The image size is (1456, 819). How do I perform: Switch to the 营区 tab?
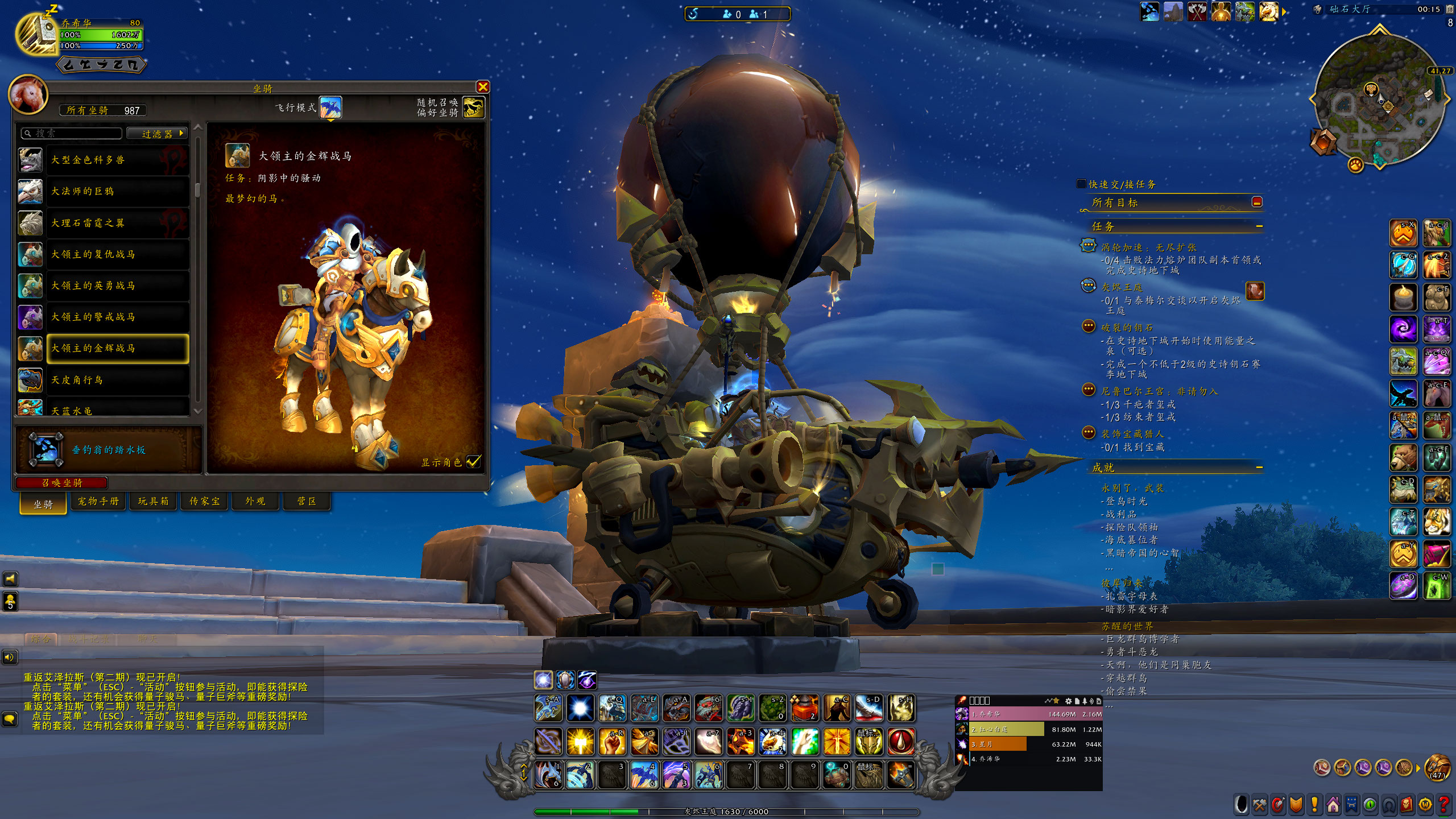pyautogui.click(x=307, y=501)
